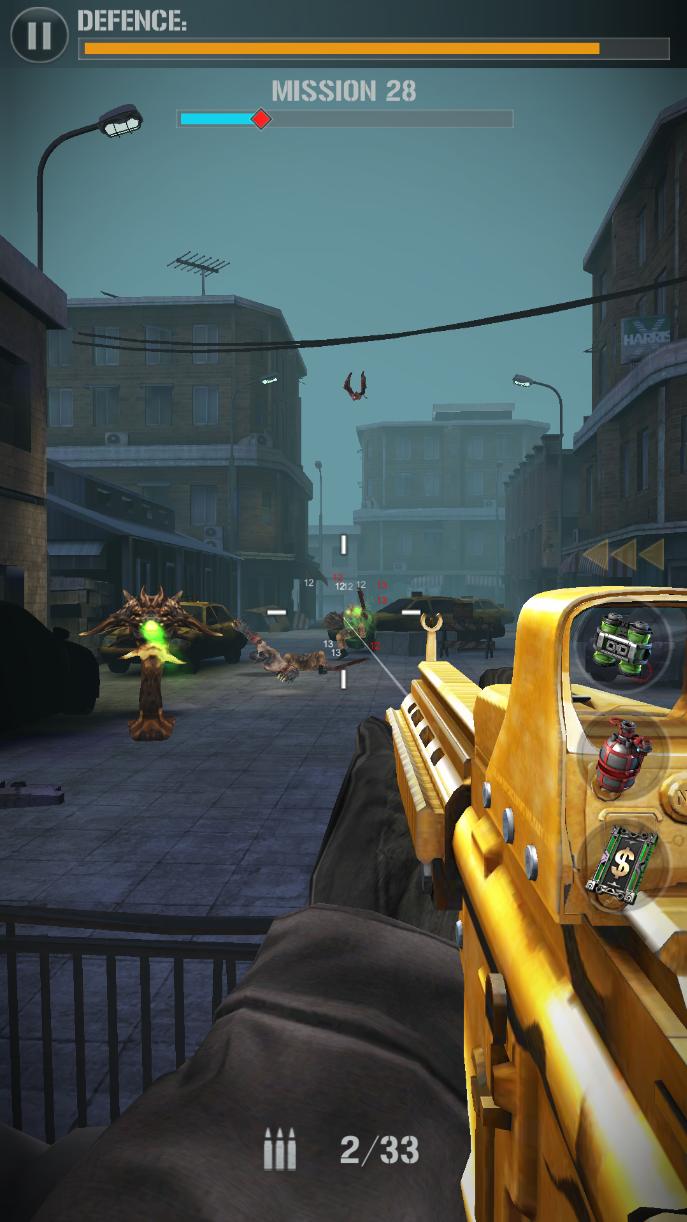
Task: Pause the game with the pause button
Action: (x=38, y=36)
